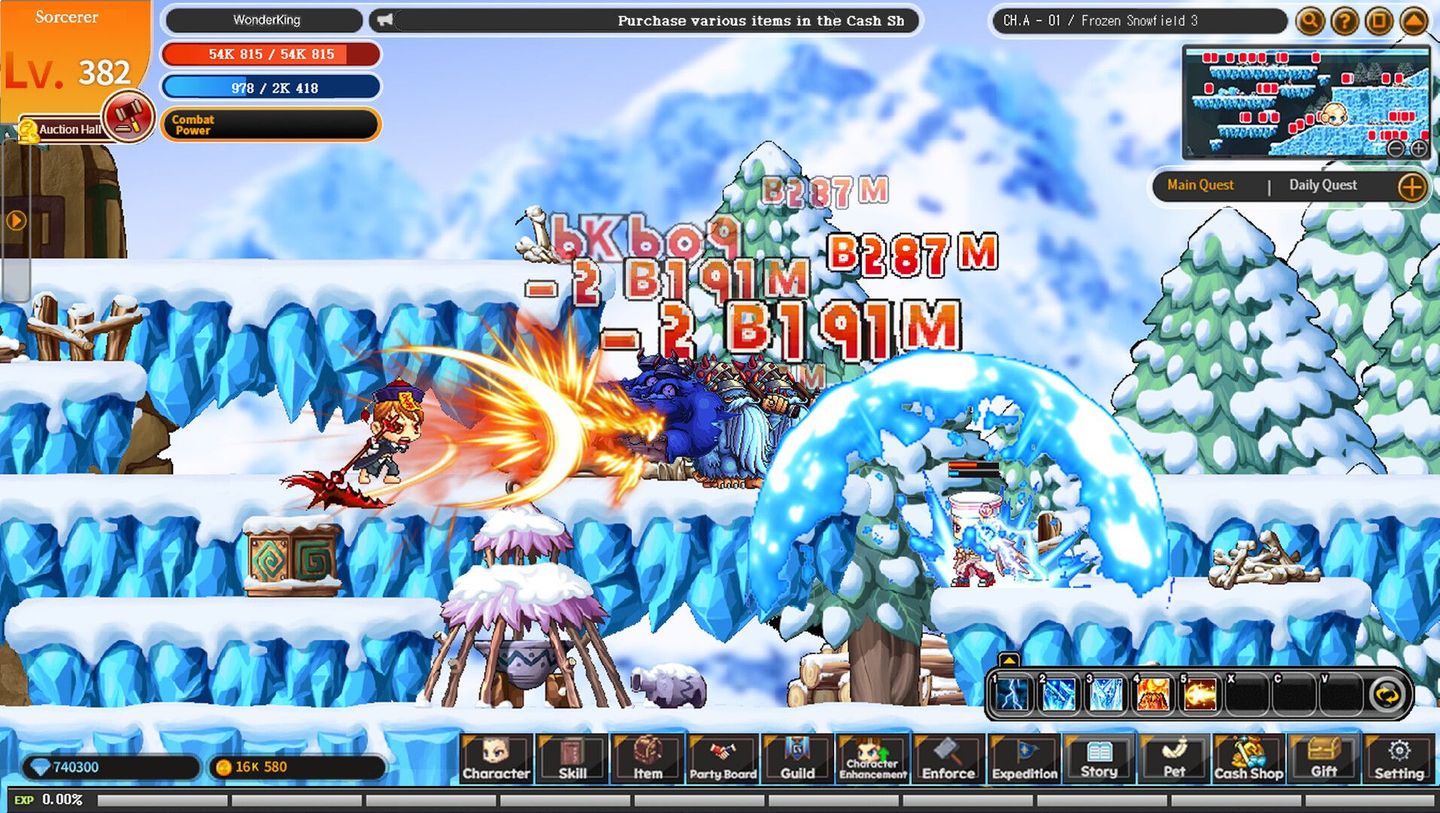Open the game Settings
The width and height of the screenshot is (1440, 813).
point(1399,760)
